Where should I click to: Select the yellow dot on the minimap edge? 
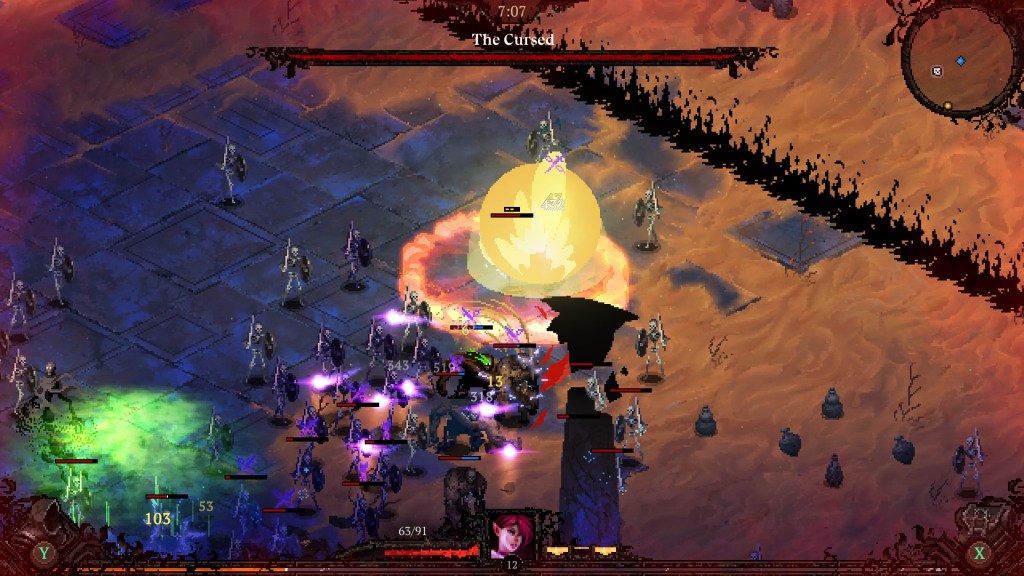click(947, 105)
